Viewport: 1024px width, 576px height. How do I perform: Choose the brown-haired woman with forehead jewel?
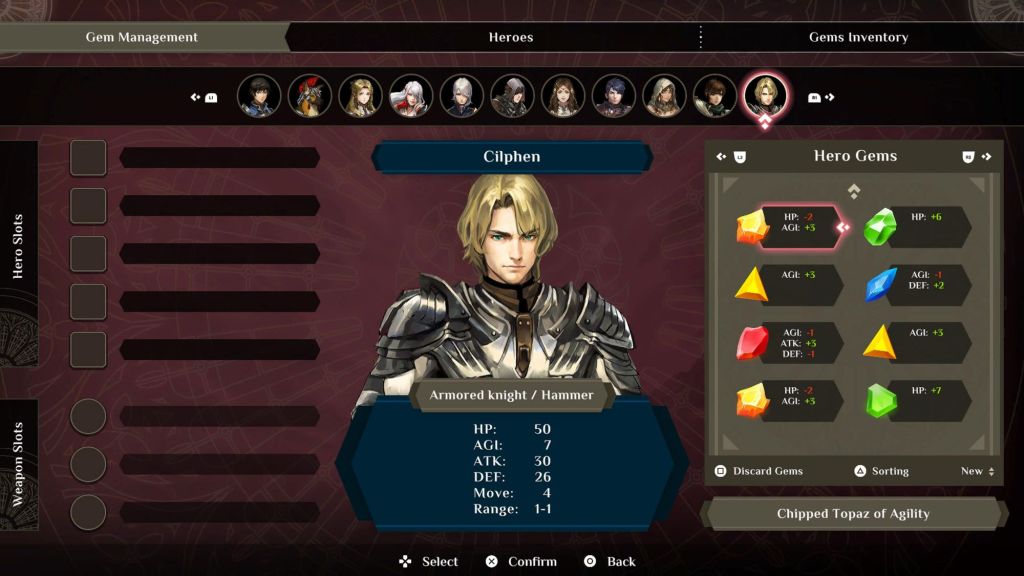tap(563, 96)
